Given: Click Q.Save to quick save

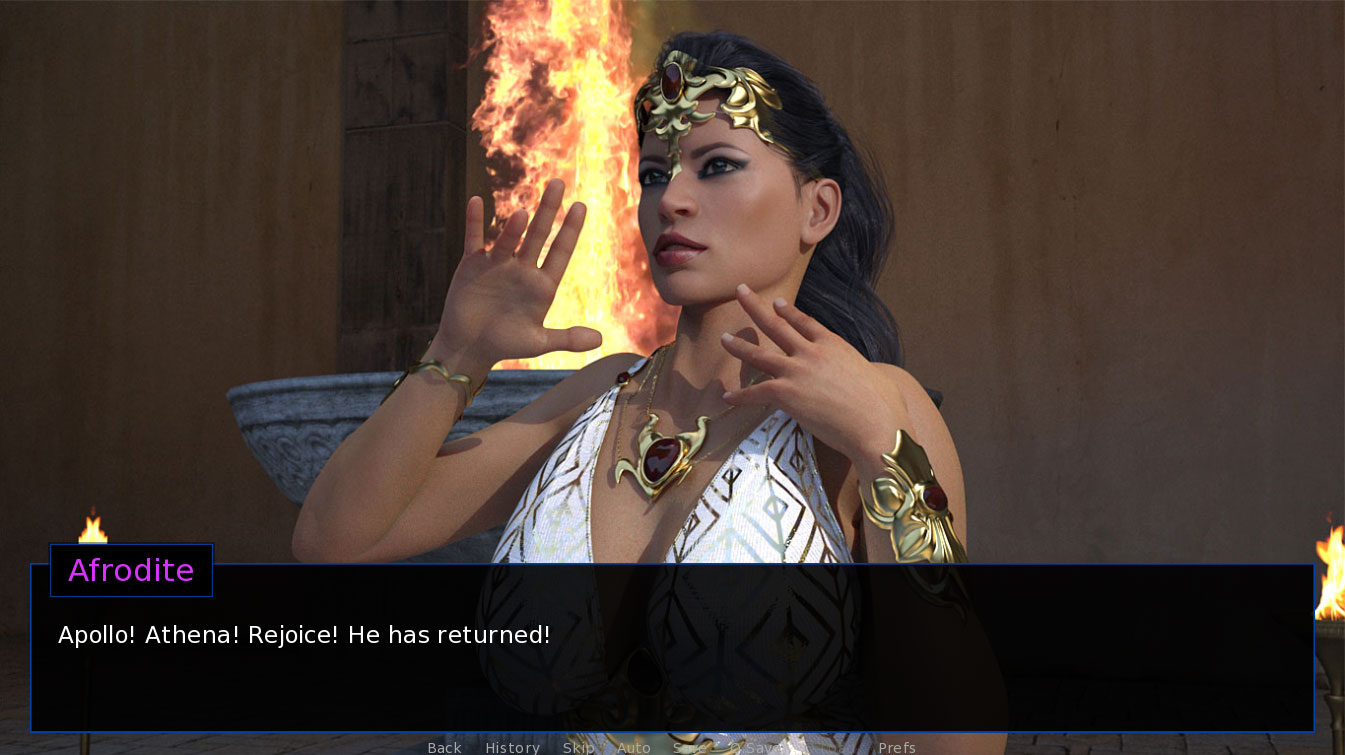Looking at the screenshot, I should coord(755,747).
